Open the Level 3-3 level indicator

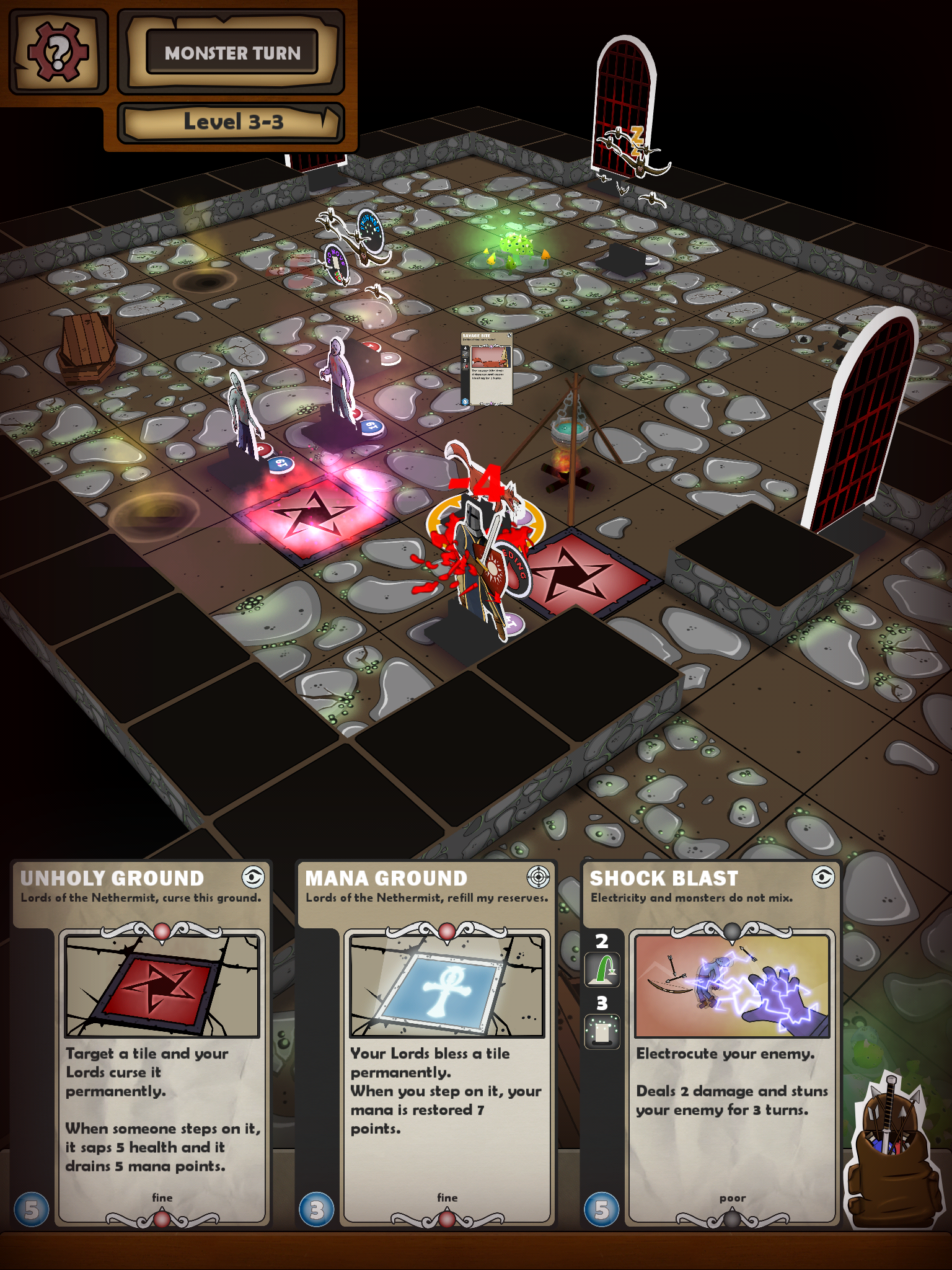point(232,122)
